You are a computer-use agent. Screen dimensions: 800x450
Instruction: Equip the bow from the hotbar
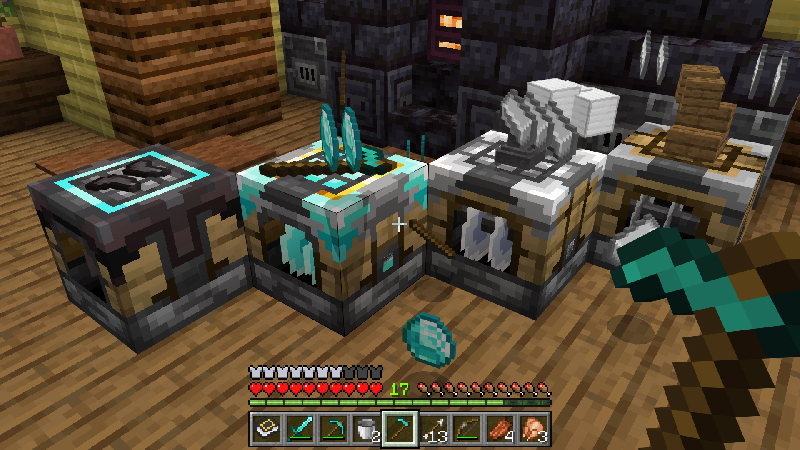point(466,429)
